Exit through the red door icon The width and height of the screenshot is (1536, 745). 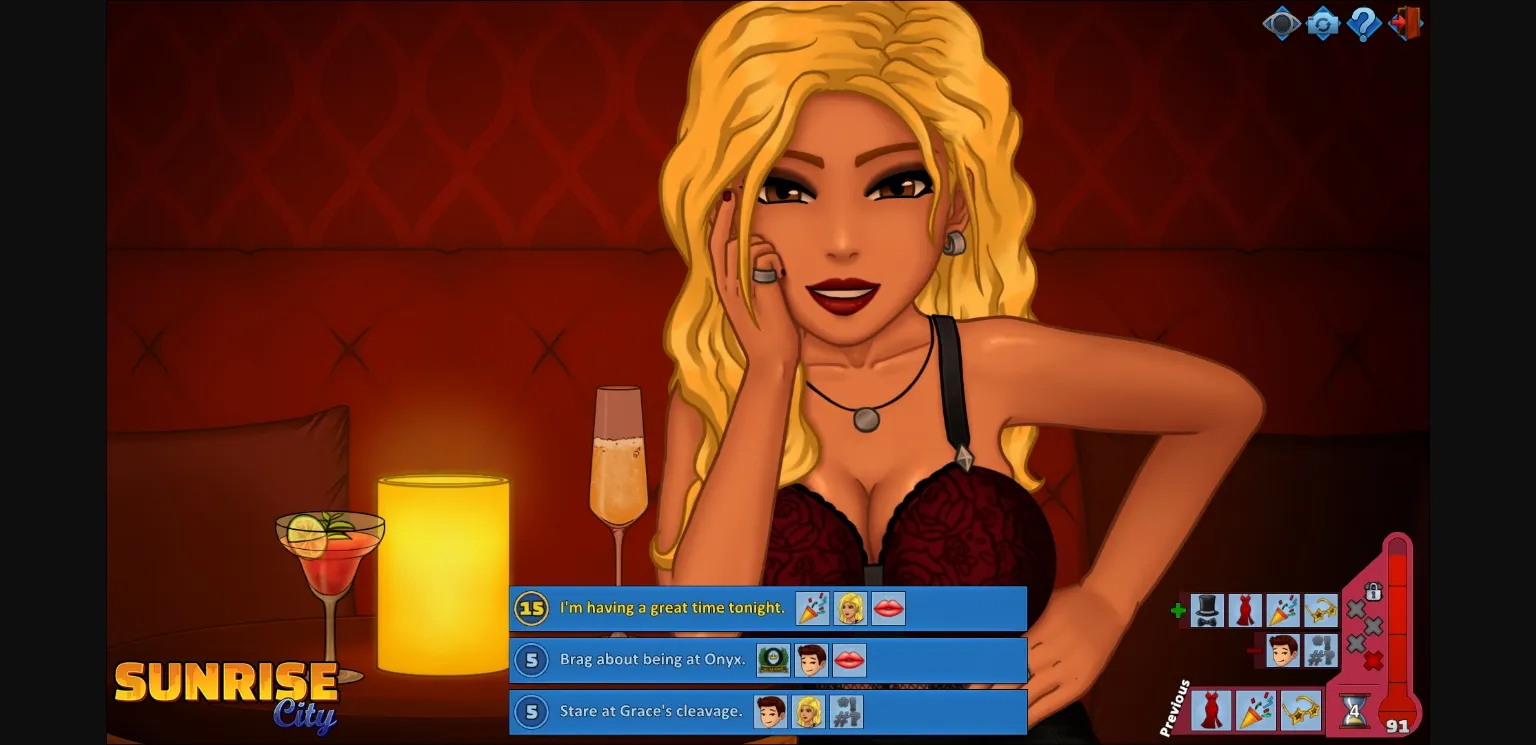point(1405,24)
